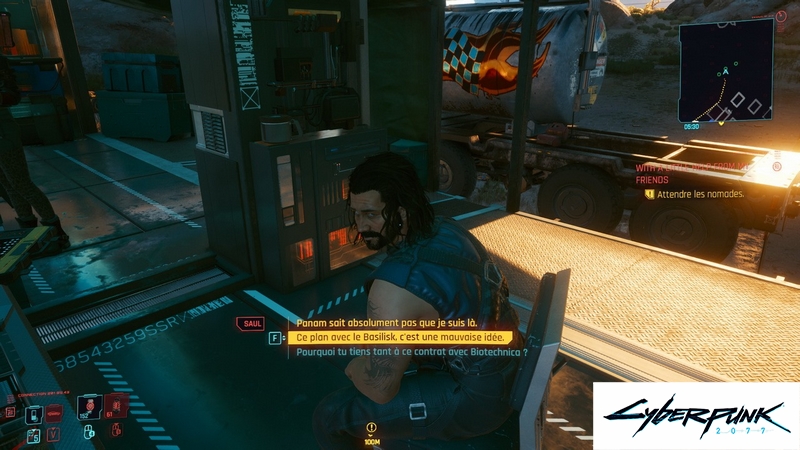Choose the reply "Panam sait absolument pas que je suis là."
The image size is (800, 450).
(x=387, y=323)
